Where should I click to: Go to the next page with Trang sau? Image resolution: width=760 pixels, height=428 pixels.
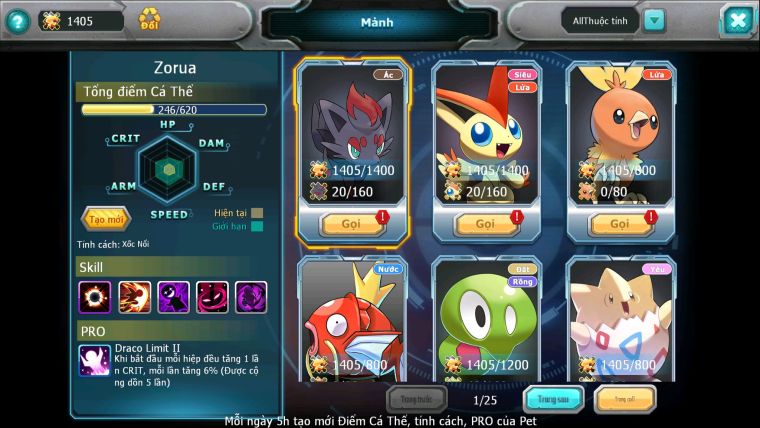pos(553,400)
